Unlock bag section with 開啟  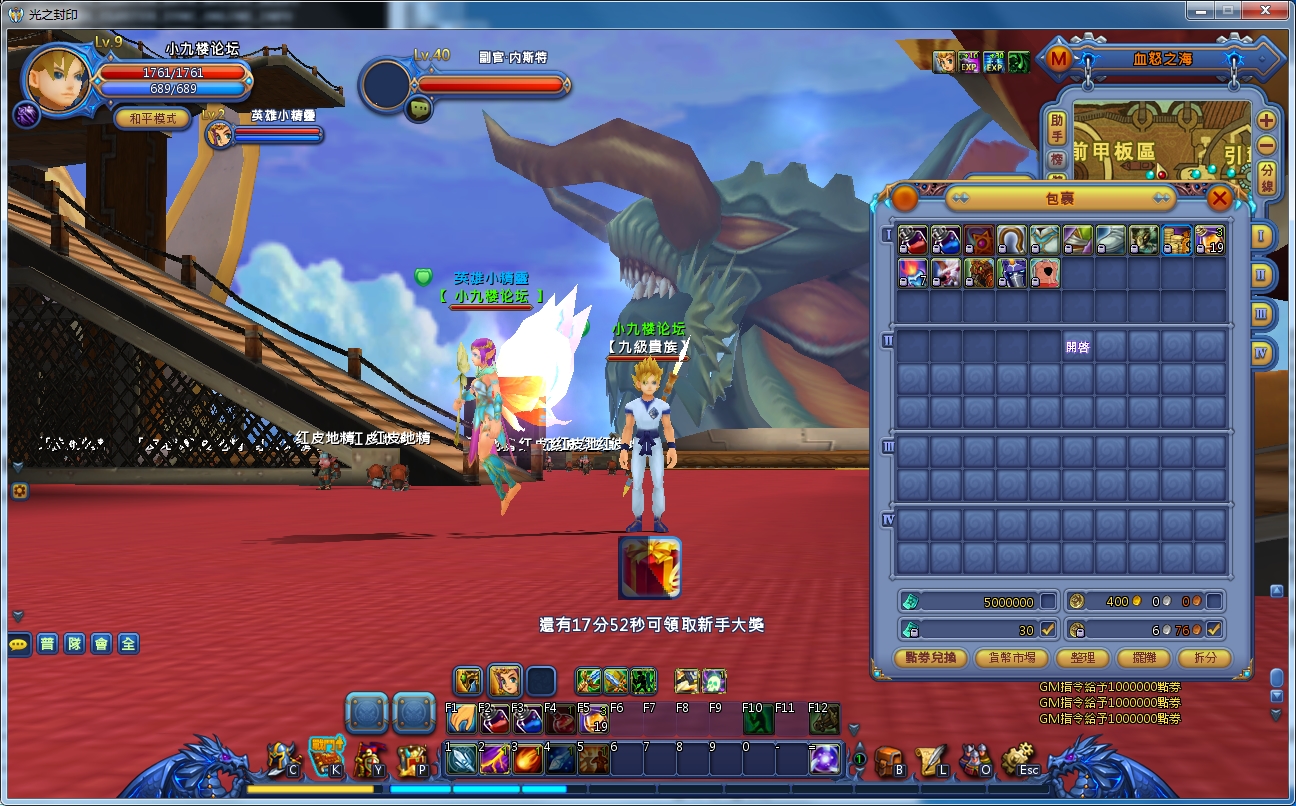(x=1078, y=347)
